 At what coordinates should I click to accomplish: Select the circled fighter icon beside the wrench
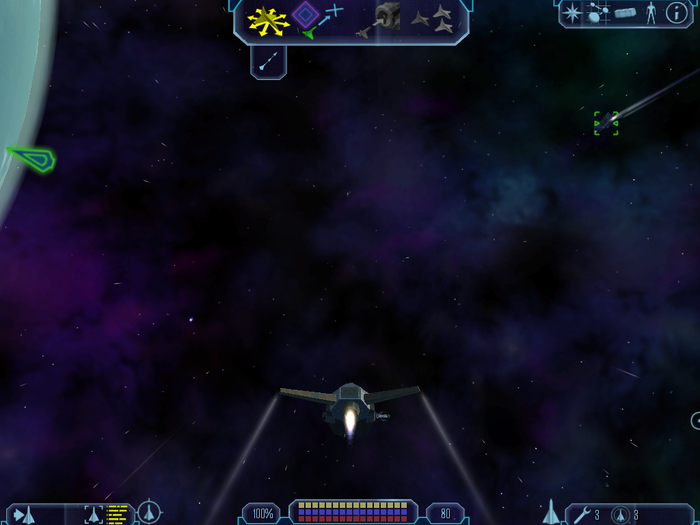pos(619,514)
